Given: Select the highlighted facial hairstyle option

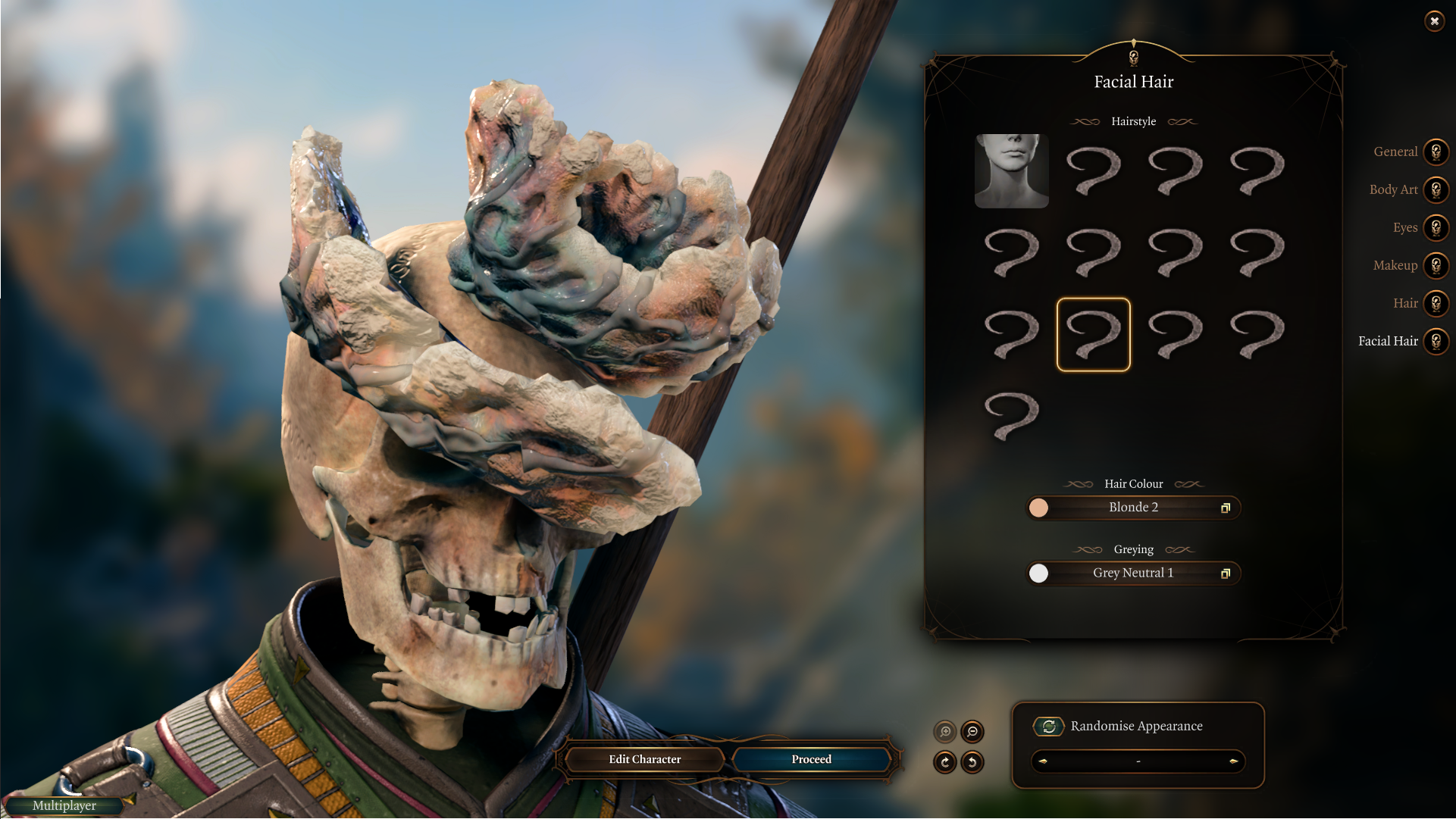Looking at the screenshot, I should tap(1093, 335).
